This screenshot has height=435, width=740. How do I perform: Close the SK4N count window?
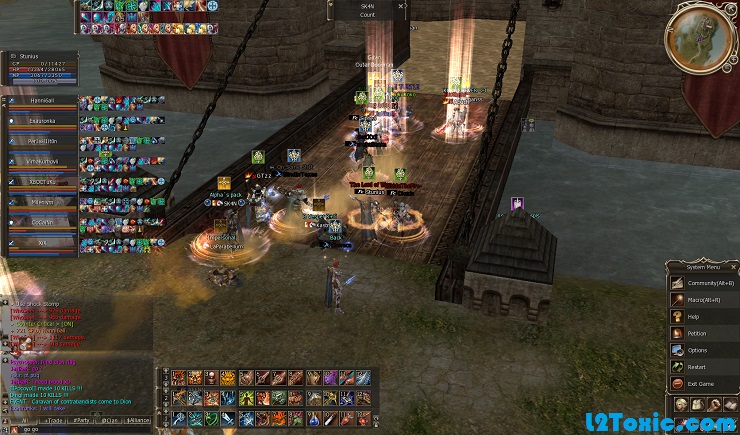pyautogui.click(x=401, y=6)
